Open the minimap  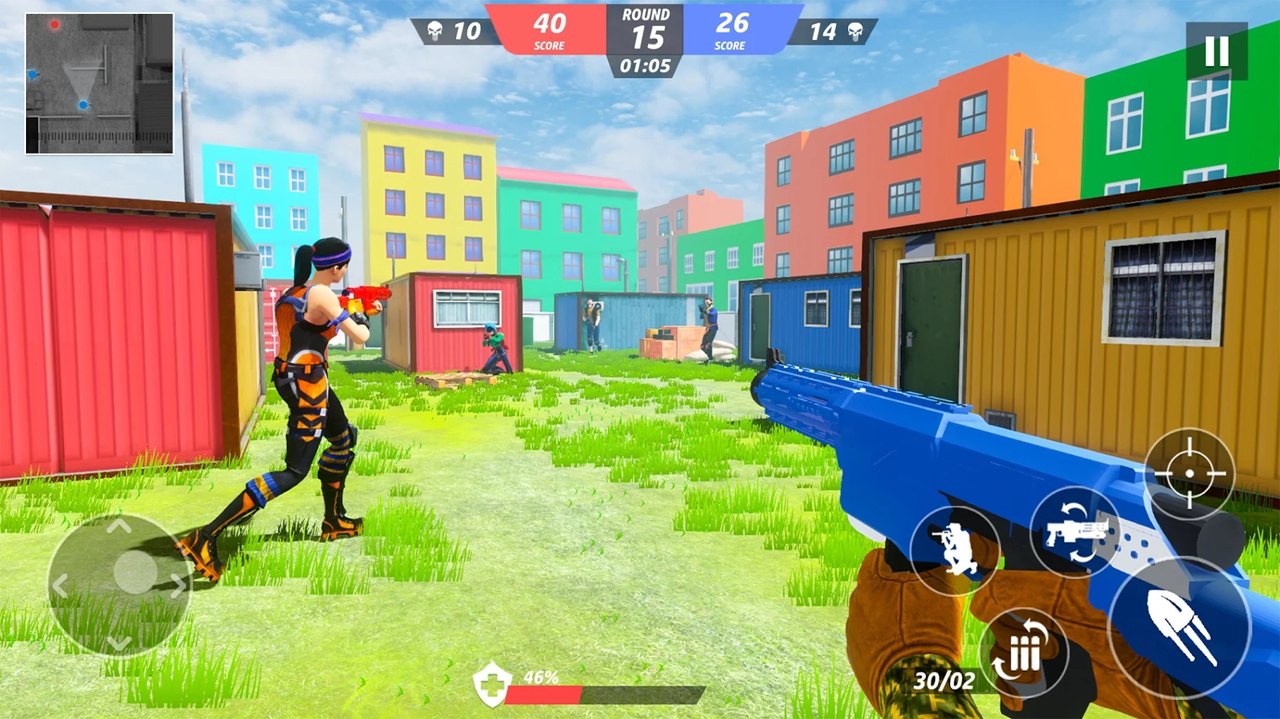99,84
